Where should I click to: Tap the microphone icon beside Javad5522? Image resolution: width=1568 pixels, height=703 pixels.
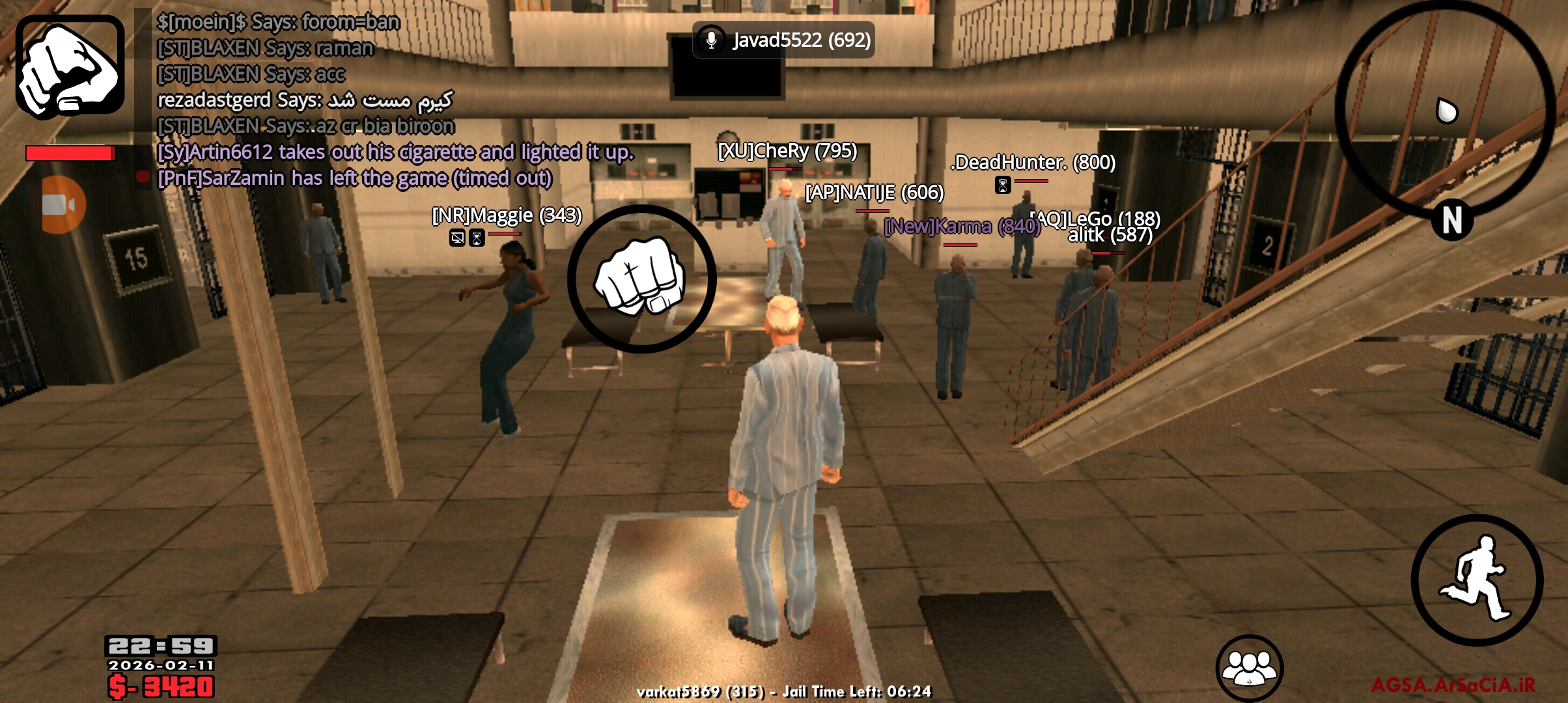click(x=710, y=40)
